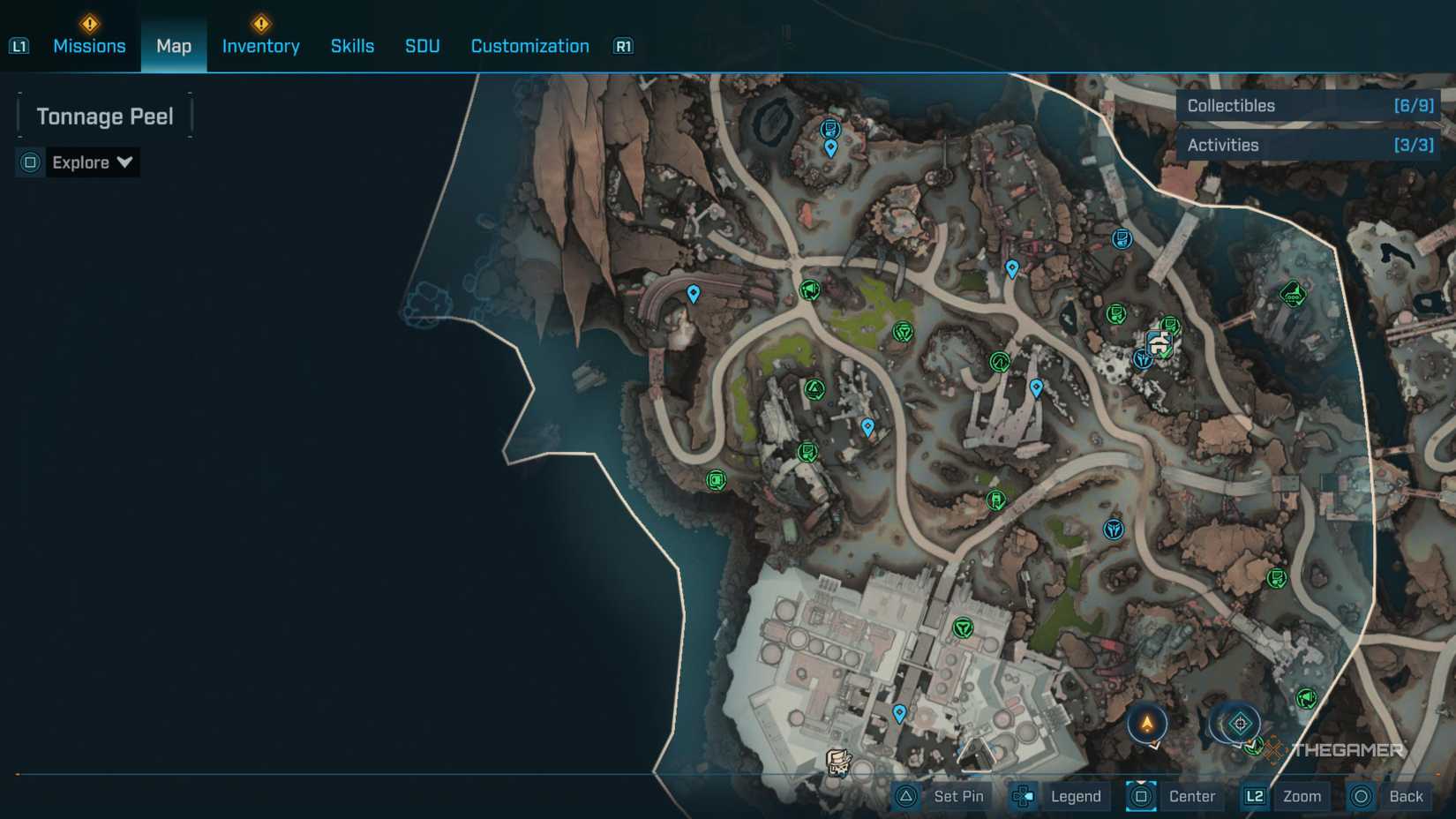Click the orange player arrow marker
1456x819 pixels.
[x=1145, y=722]
